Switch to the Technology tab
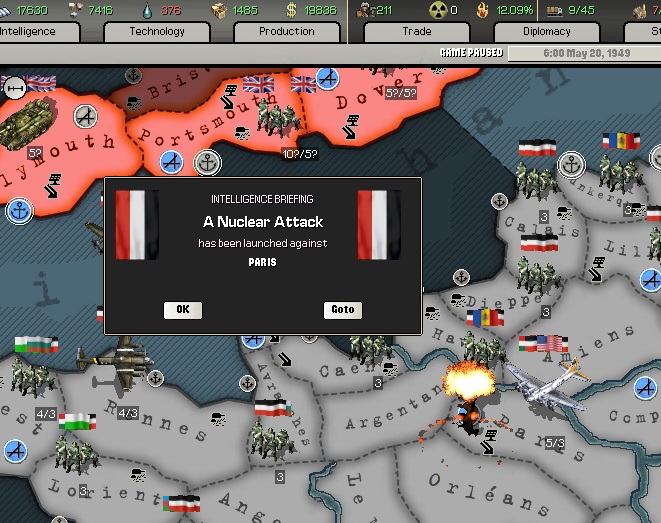Image resolution: width=661 pixels, height=523 pixels. (x=157, y=32)
